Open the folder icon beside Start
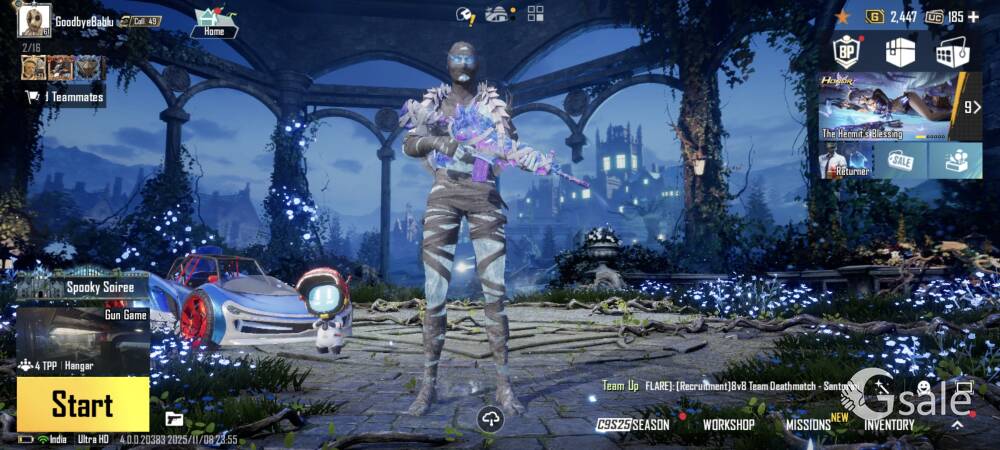 (x=174, y=418)
